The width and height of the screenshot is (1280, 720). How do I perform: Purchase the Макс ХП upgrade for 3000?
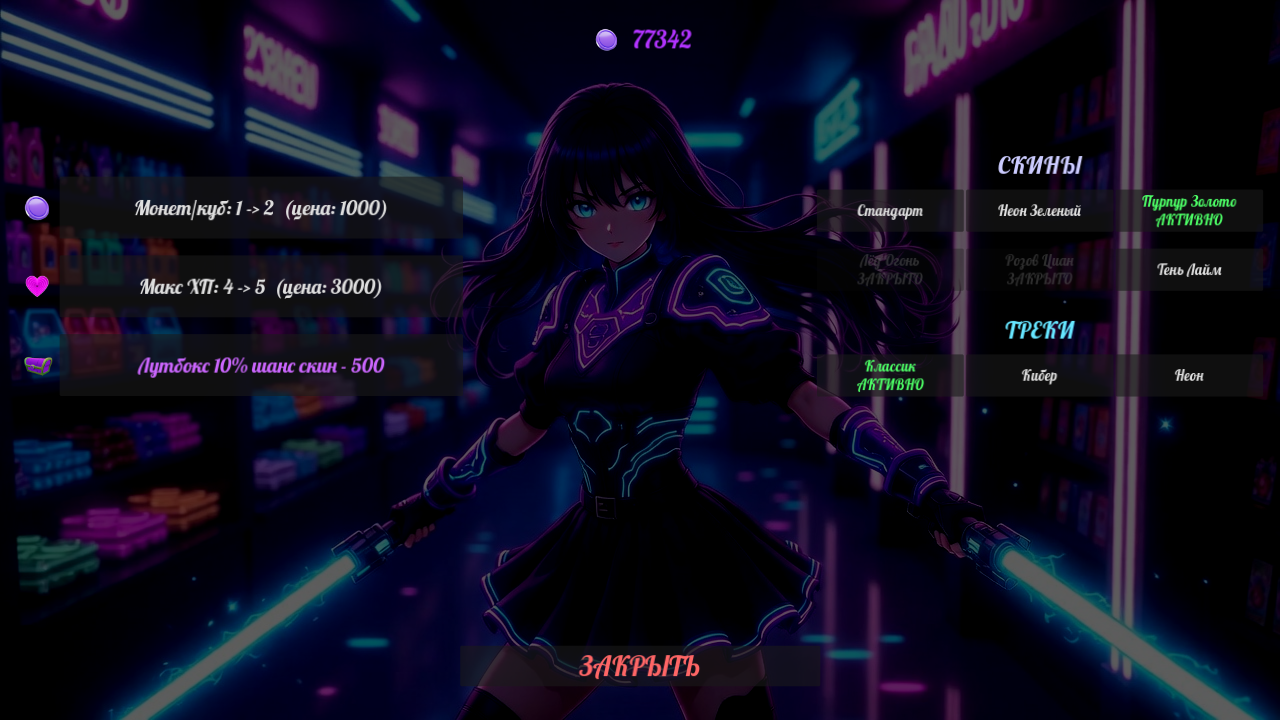tap(260, 287)
